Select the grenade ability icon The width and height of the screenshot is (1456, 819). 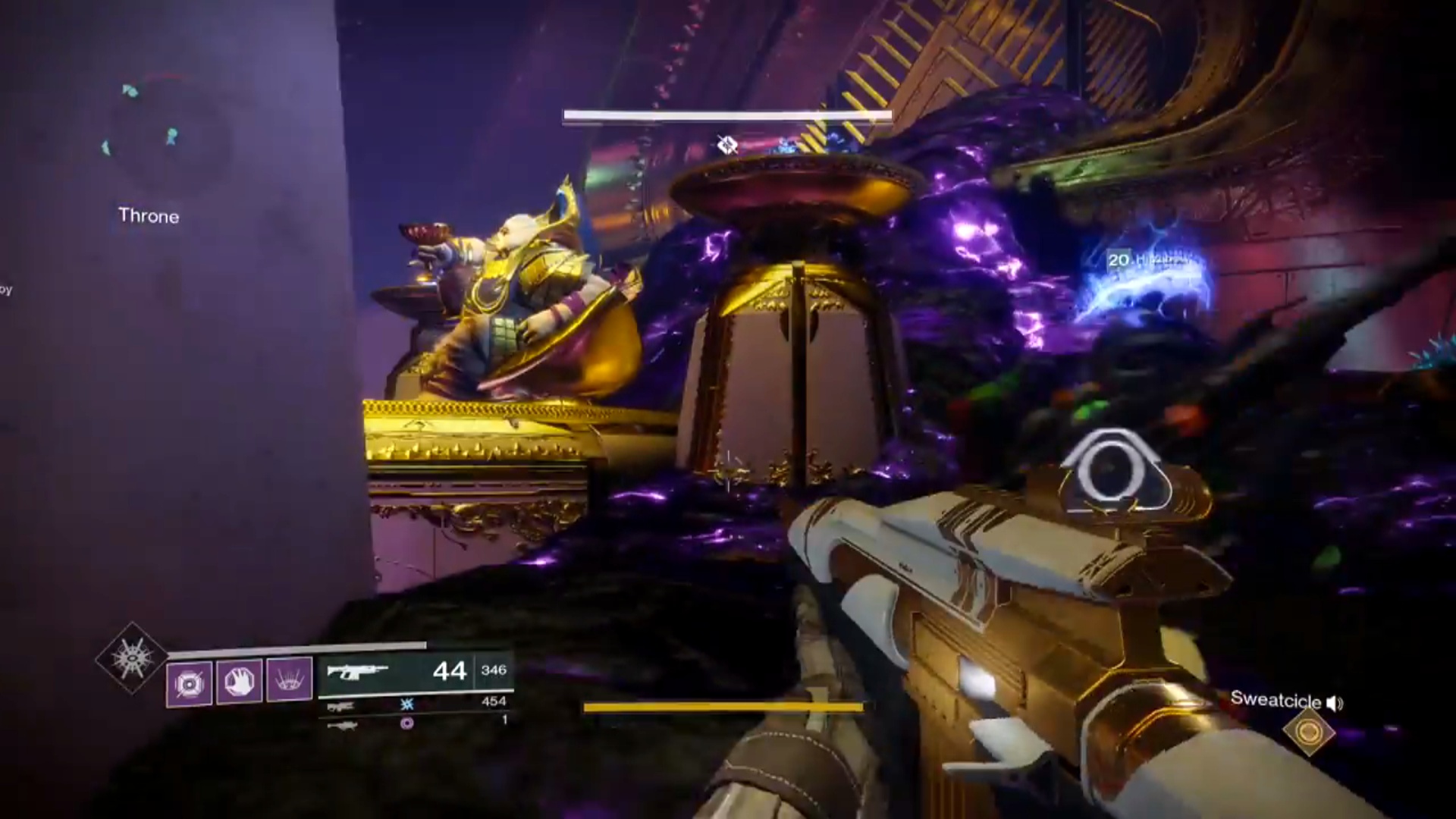coord(190,682)
